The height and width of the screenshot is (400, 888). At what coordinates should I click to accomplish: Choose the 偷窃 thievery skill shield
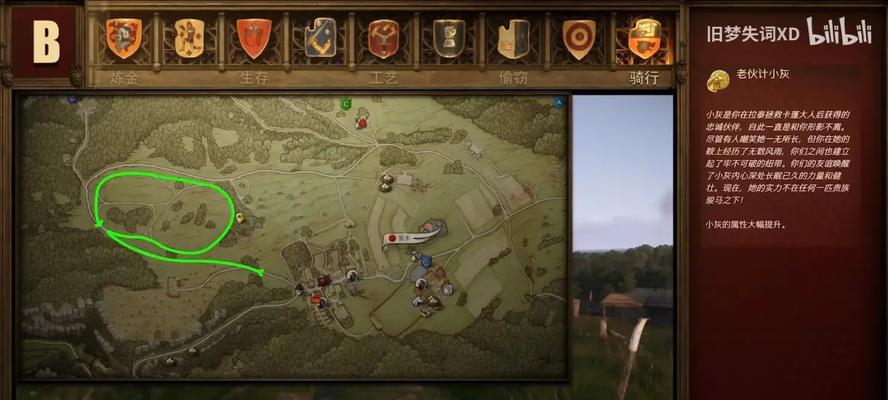point(513,39)
